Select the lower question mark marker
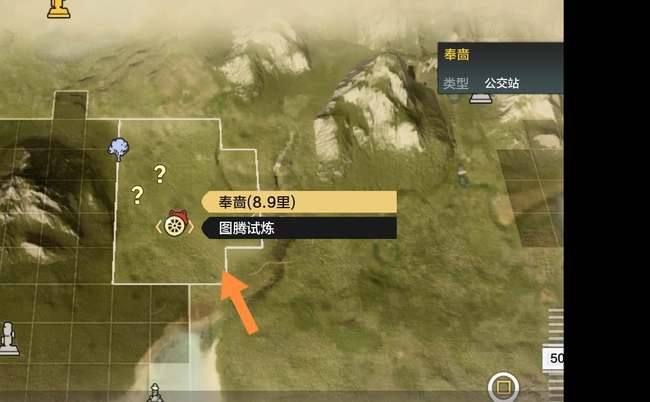Image resolution: width=650 pixels, height=402 pixels. coord(137,195)
